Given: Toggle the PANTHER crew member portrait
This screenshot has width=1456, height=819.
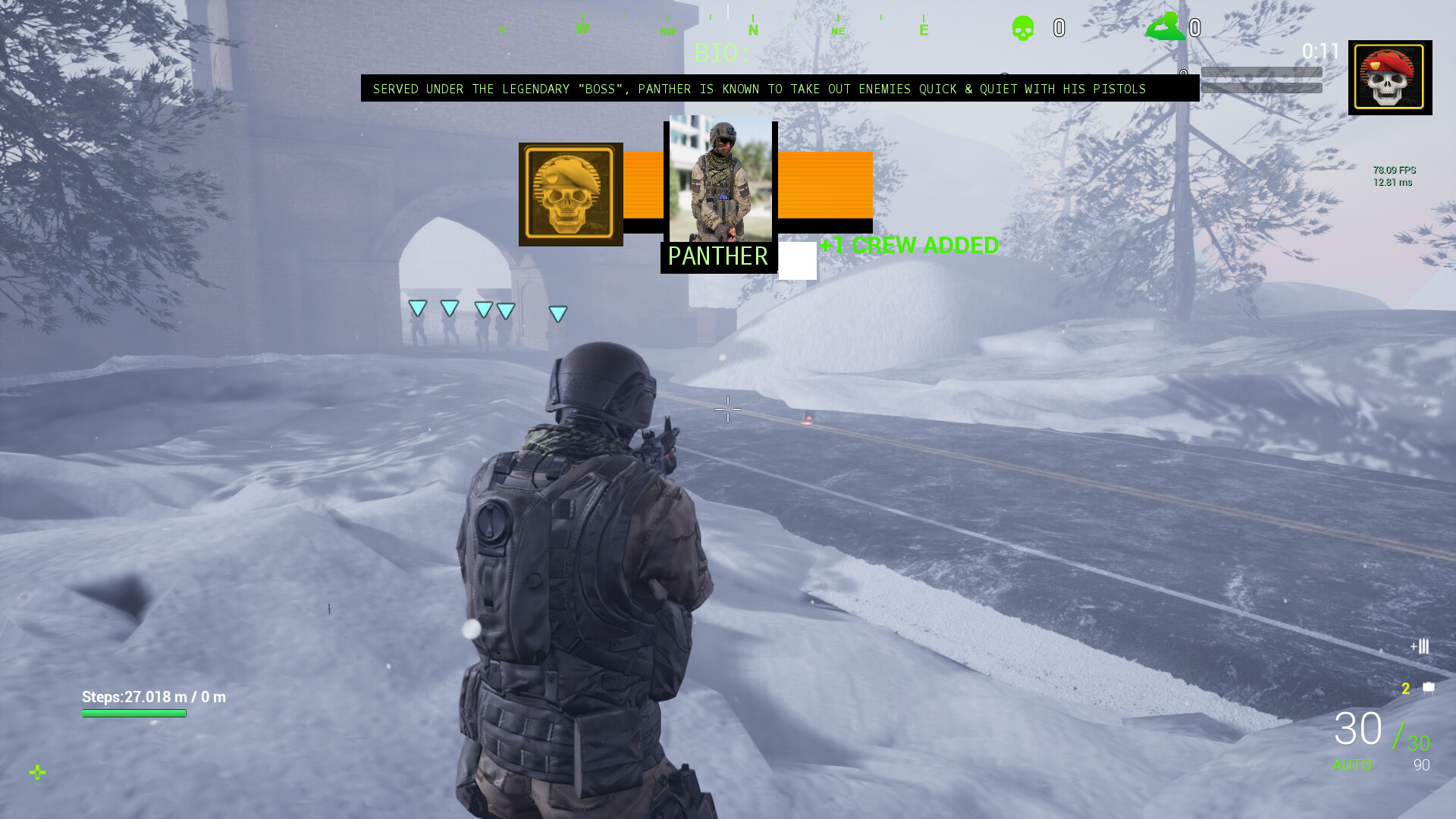Looking at the screenshot, I should (x=719, y=180).
